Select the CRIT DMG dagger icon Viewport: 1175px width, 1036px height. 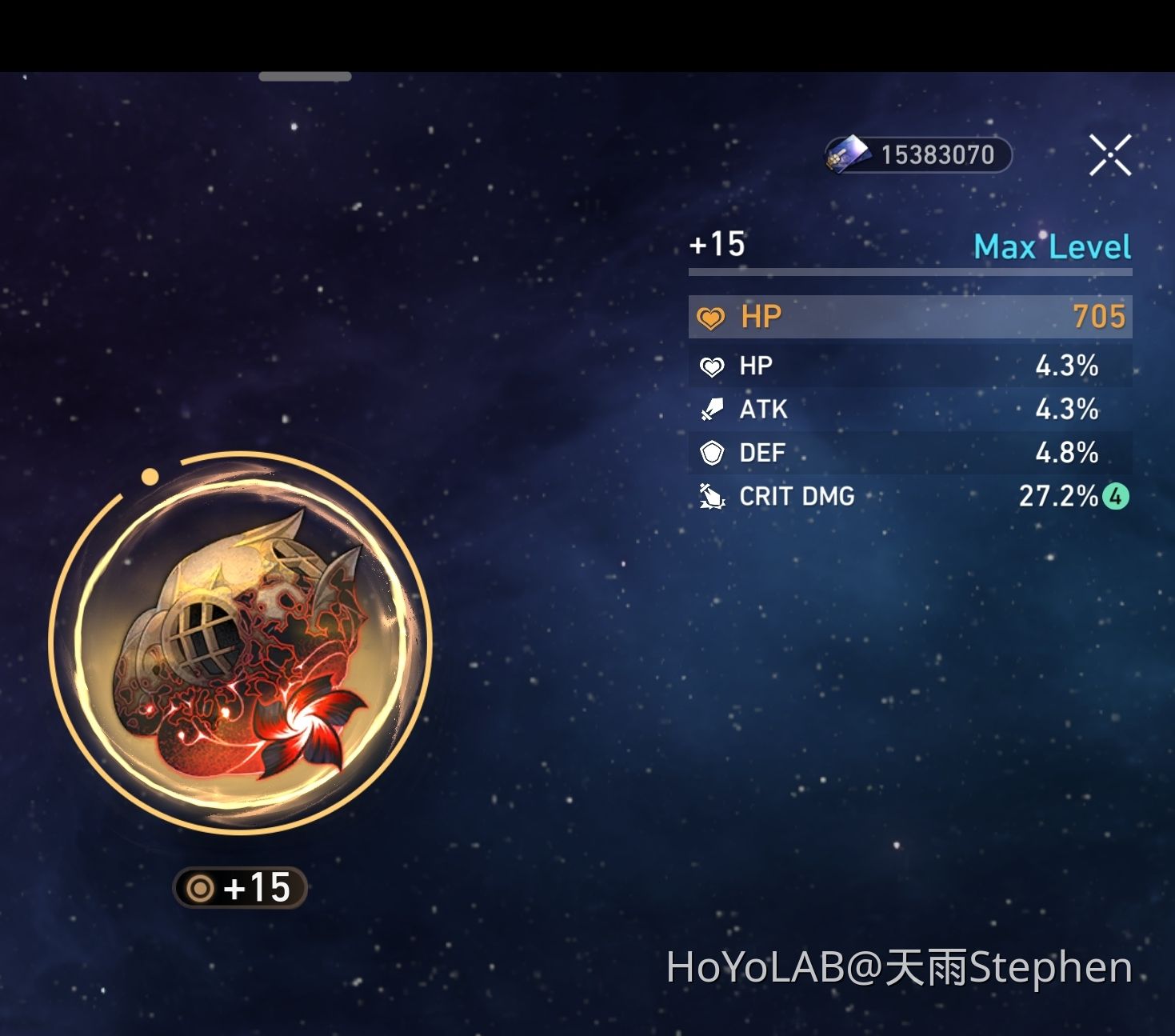[x=711, y=496]
